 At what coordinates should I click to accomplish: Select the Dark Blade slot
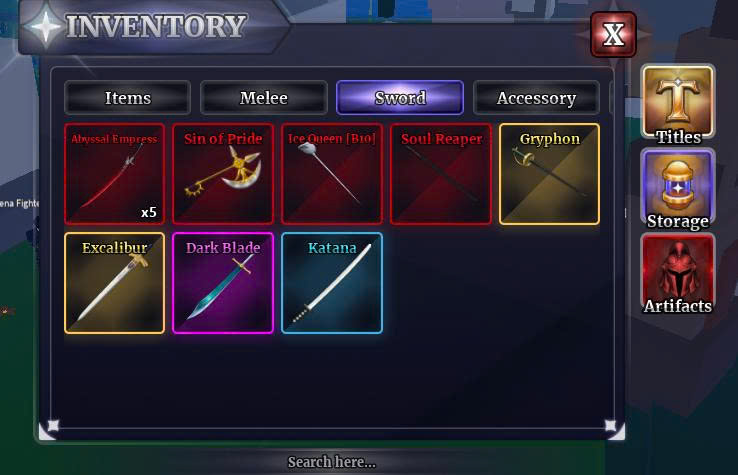pyautogui.click(x=223, y=283)
